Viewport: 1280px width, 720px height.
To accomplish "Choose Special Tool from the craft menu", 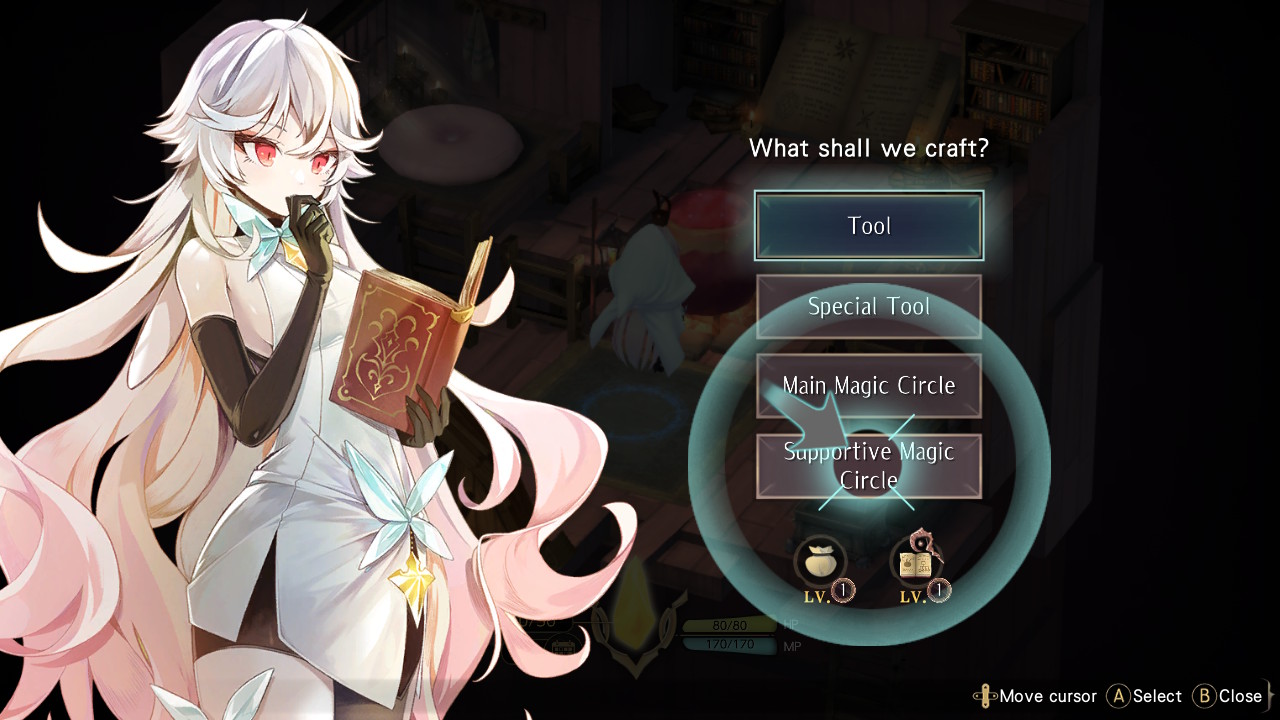I will (868, 306).
